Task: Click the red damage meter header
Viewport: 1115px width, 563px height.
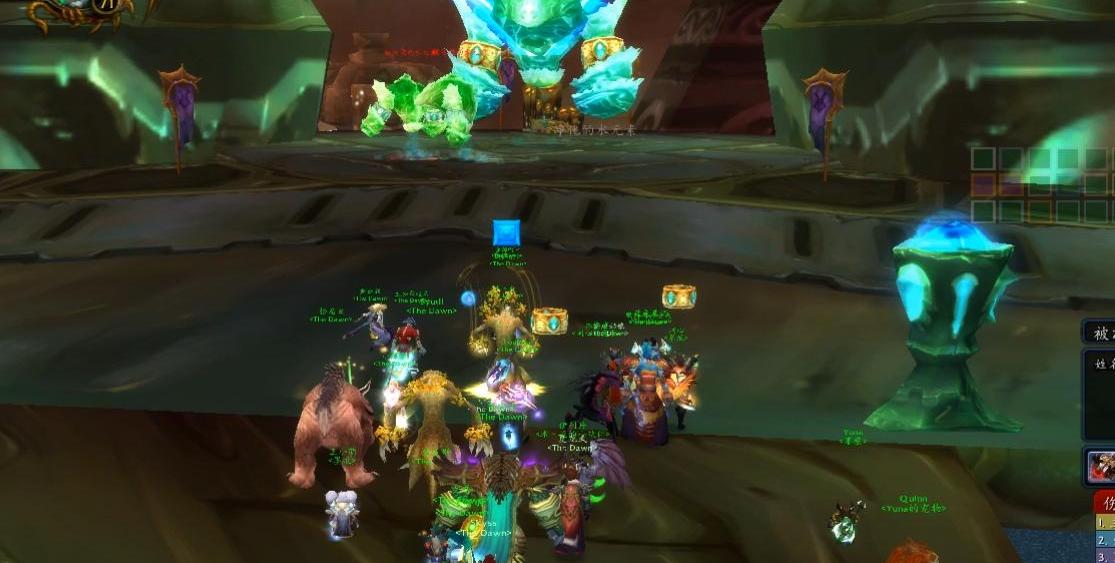Action: click(1104, 502)
